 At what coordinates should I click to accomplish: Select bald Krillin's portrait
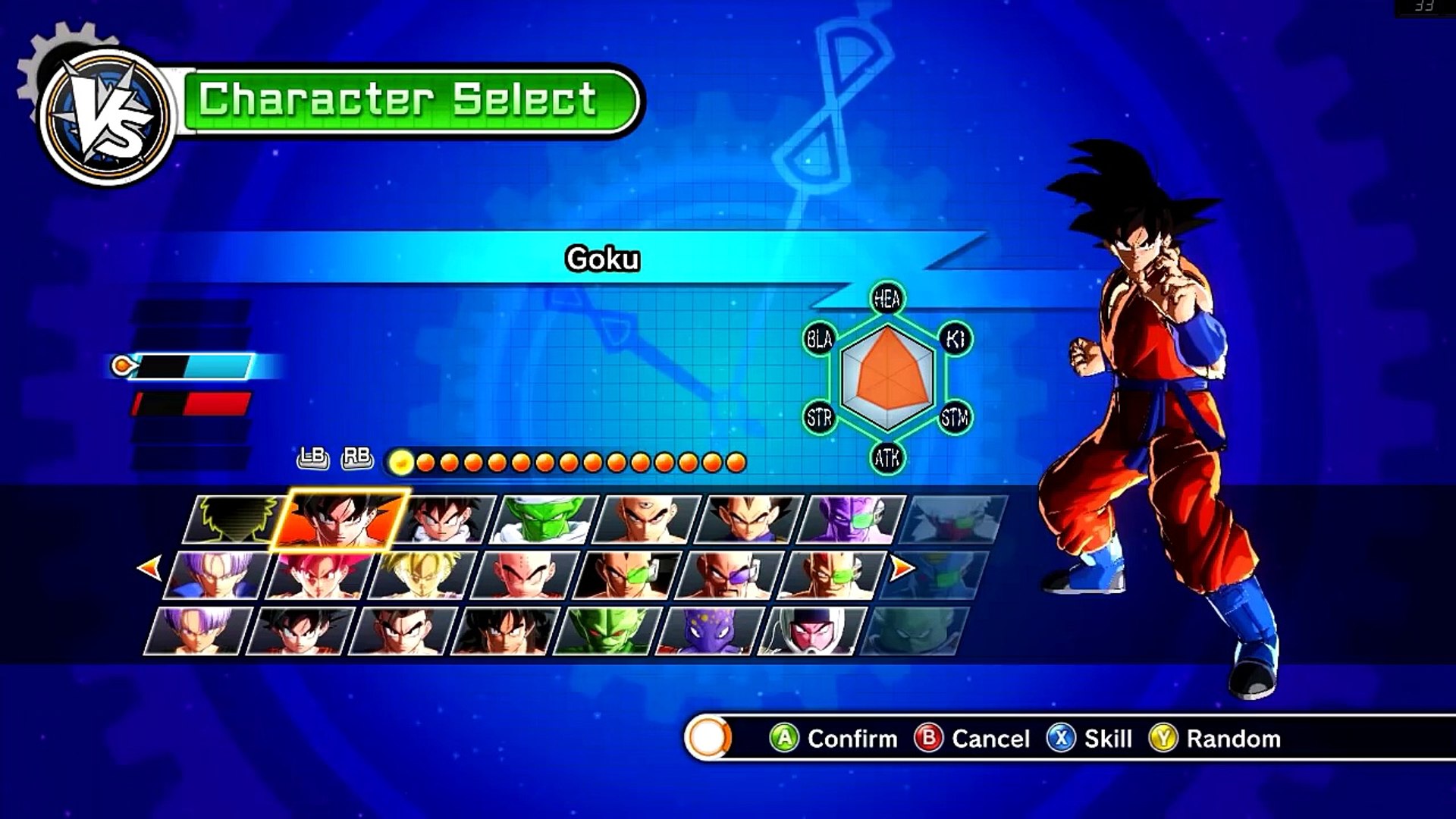(x=523, y=576)
